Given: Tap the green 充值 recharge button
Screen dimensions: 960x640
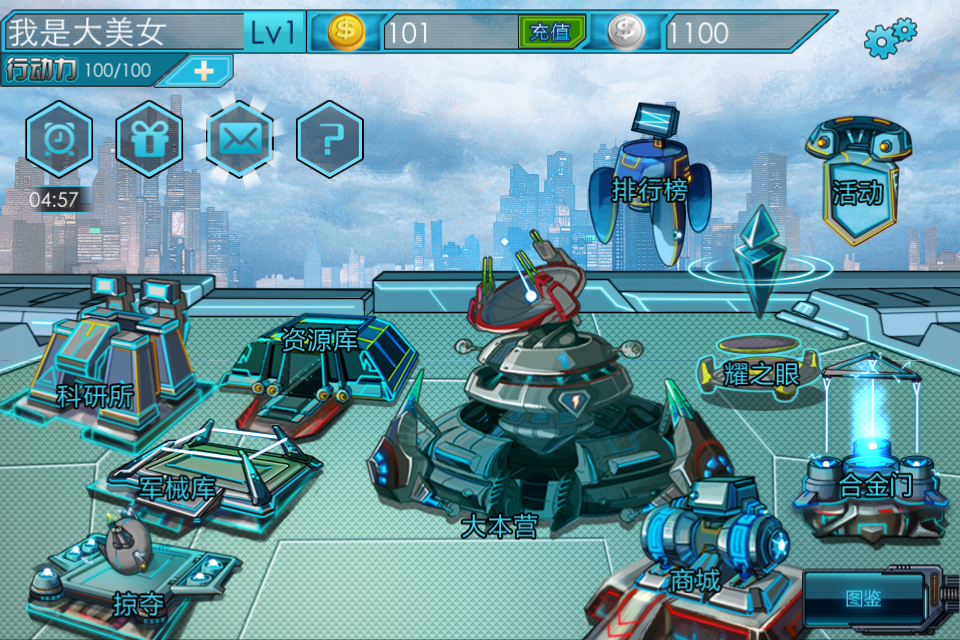Looking at the screenshot, I should coord(551,32).
